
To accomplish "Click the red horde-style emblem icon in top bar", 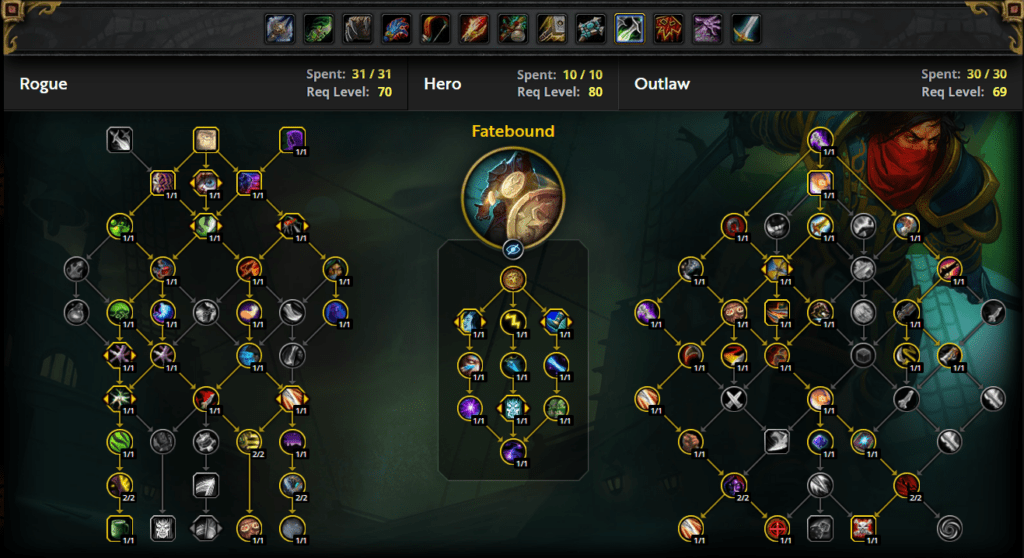I will 668,28.
